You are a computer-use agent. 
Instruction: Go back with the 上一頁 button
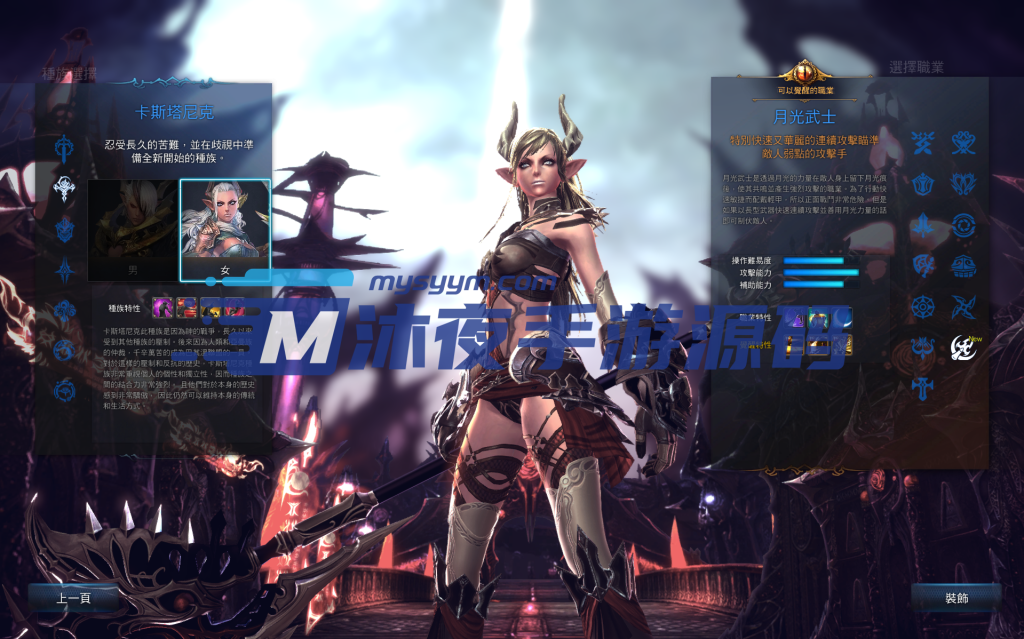tap(73, 598)
